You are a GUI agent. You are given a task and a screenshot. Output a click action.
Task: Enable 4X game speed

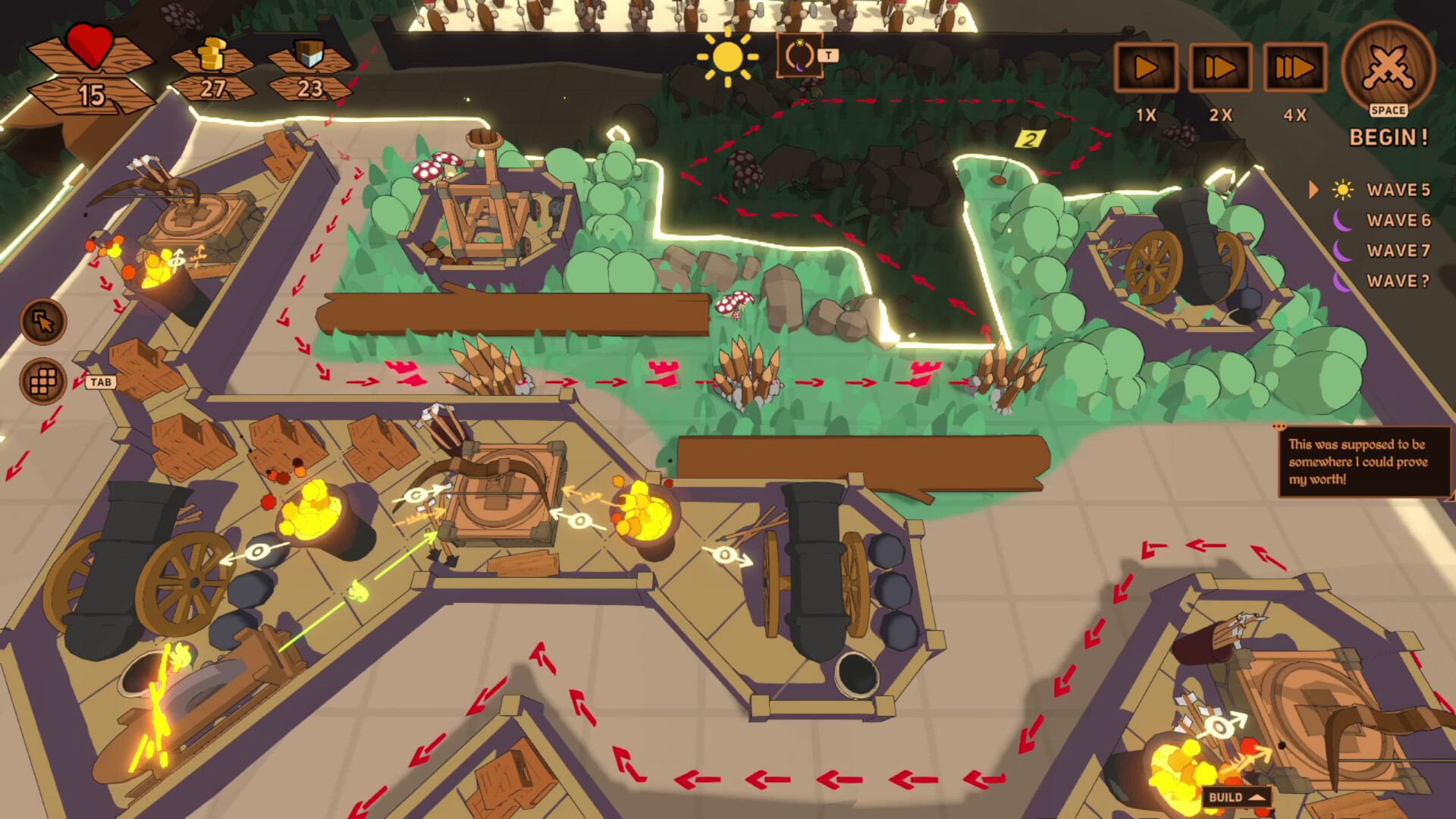coord(1295,68)
